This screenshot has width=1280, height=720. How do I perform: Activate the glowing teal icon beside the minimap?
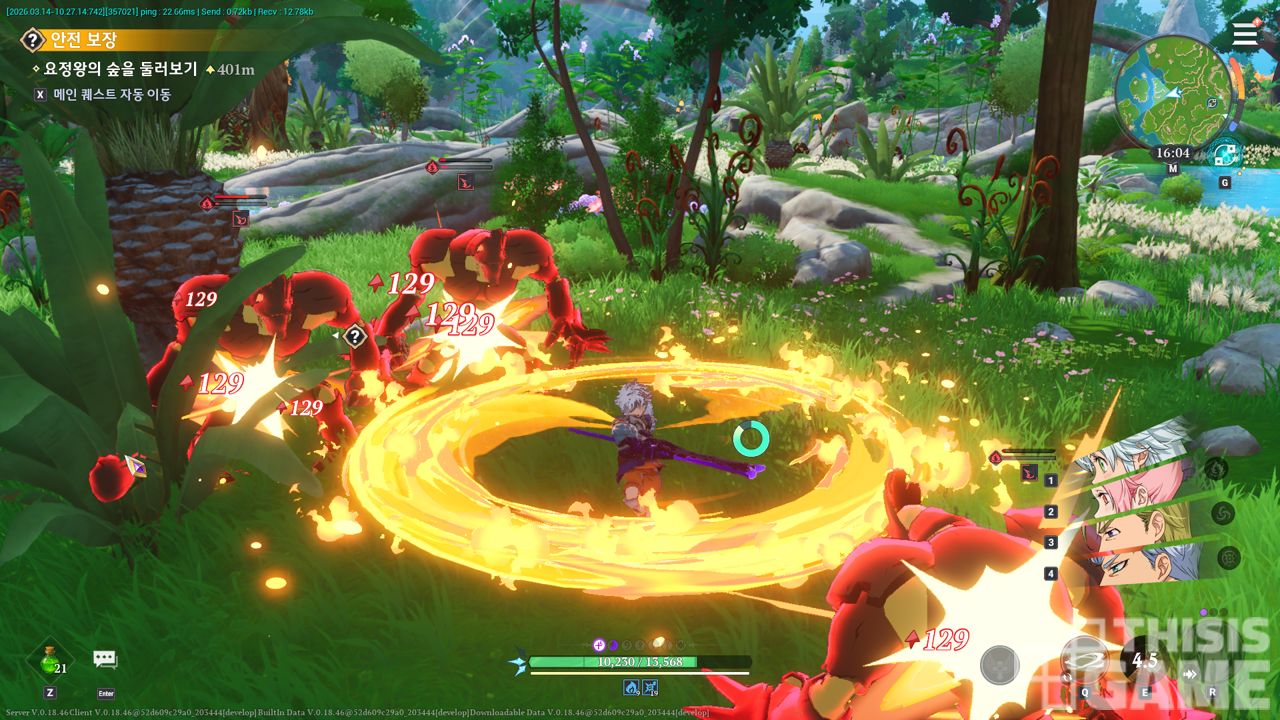tap(1224, 155)
